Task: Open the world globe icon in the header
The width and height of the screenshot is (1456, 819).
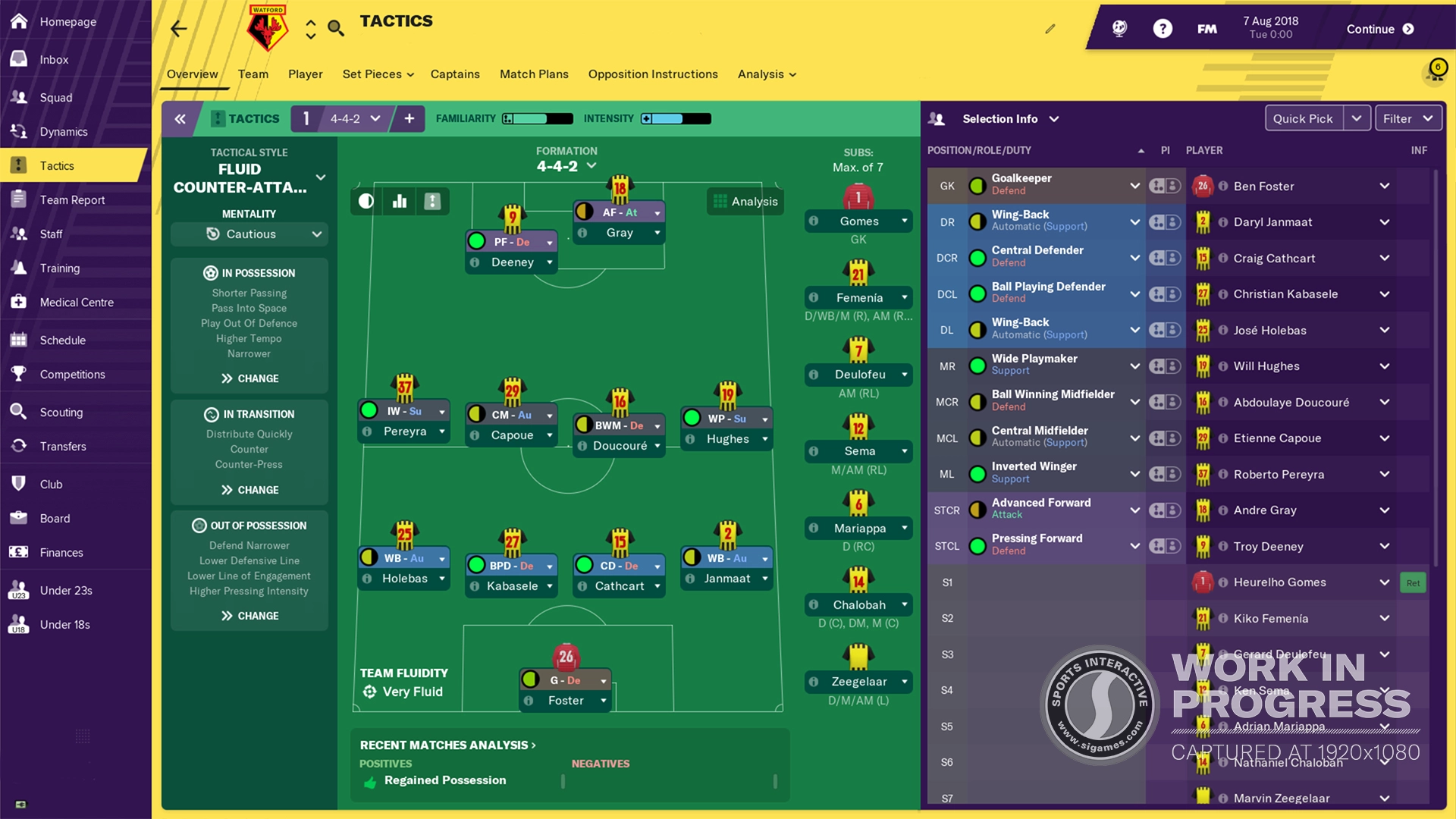Action: click(1119, 27)
